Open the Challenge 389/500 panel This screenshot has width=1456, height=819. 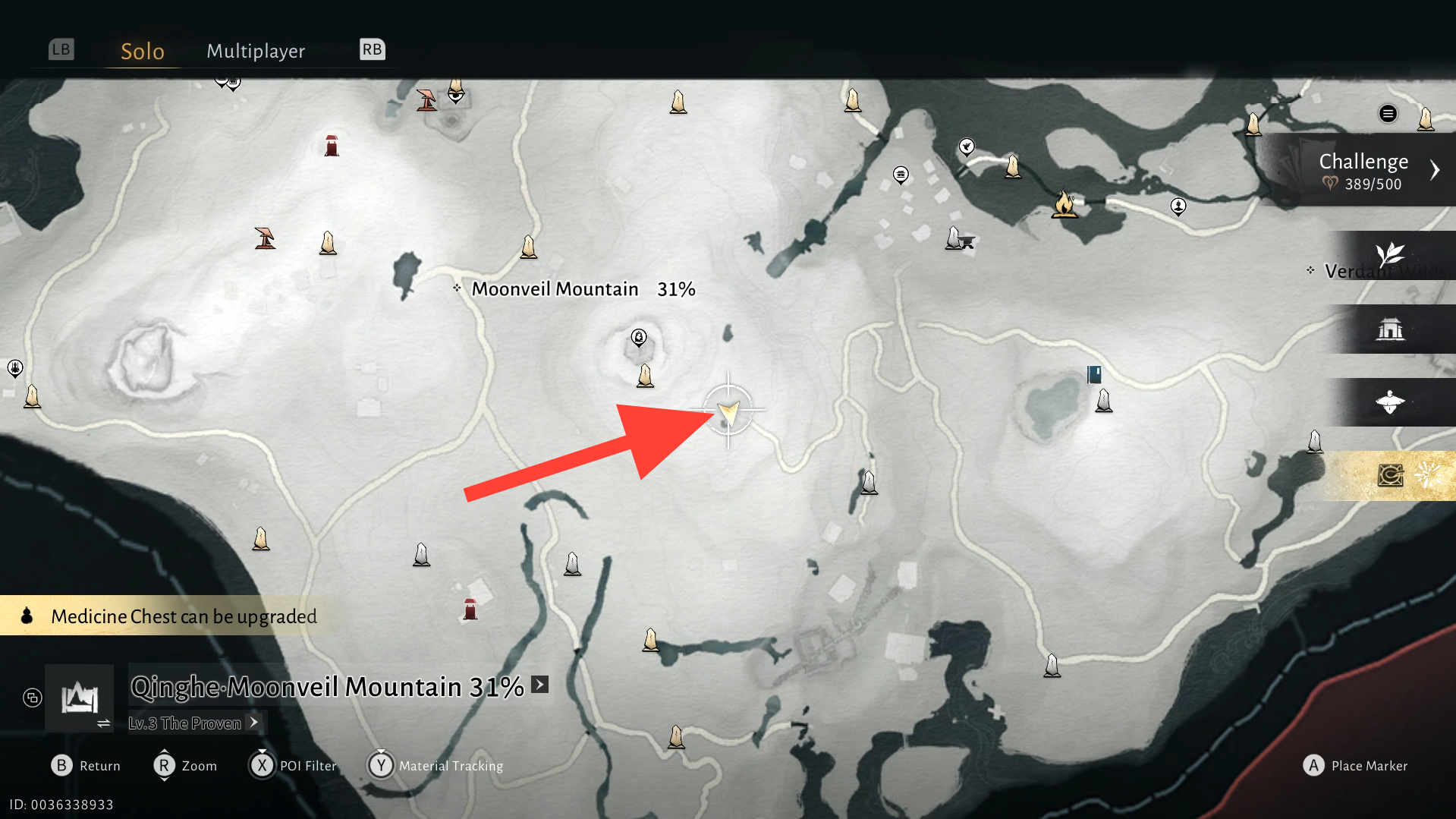[x=1363, y=170]
